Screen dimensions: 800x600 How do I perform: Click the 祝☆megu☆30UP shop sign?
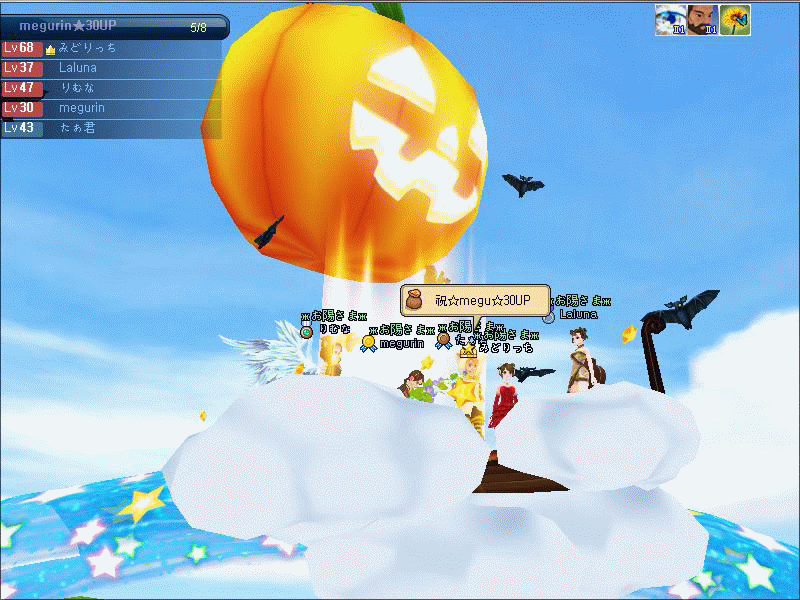click(x=476, y=300)
